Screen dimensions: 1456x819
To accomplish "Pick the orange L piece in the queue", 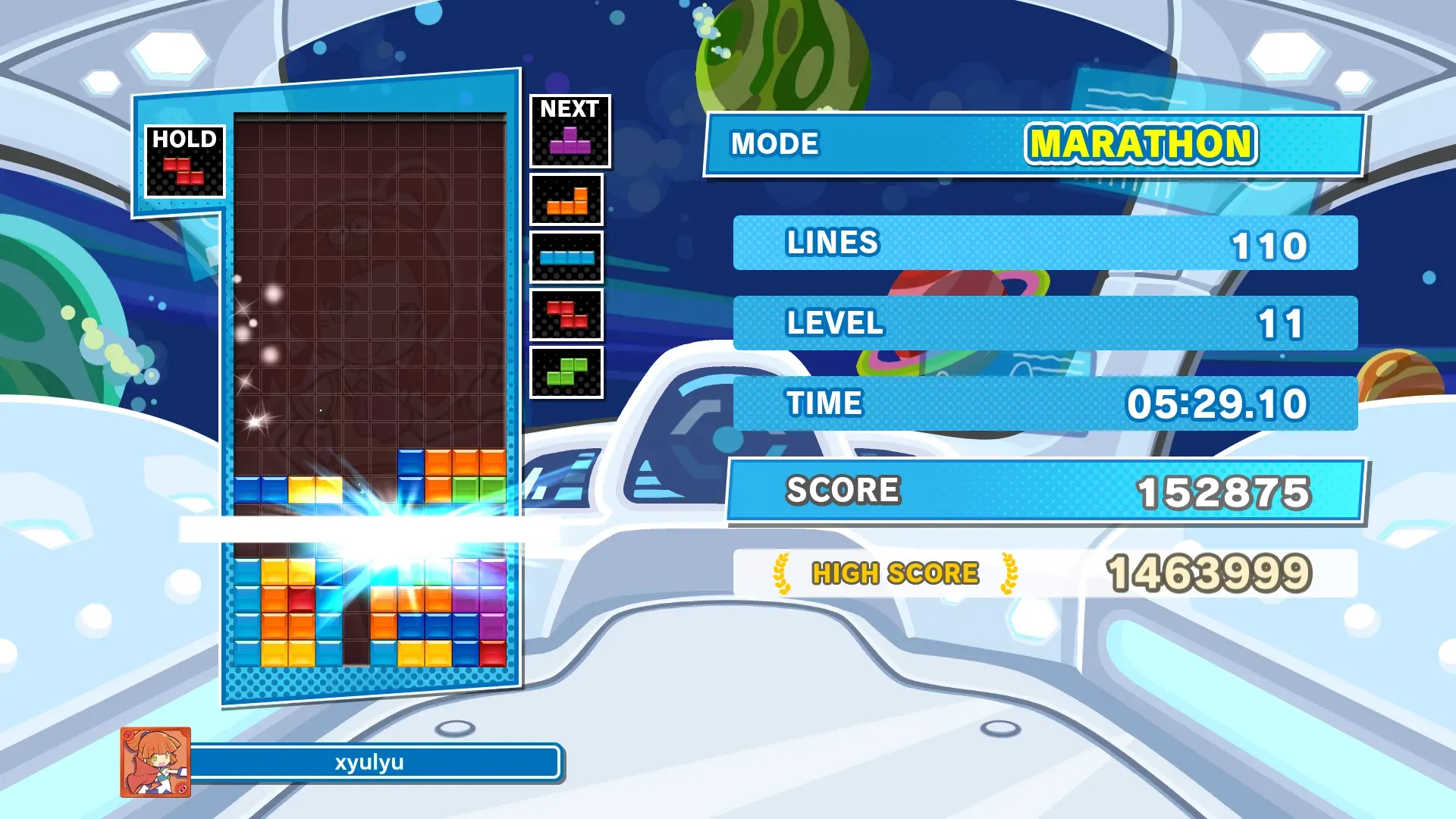I will tap(567, 201).
